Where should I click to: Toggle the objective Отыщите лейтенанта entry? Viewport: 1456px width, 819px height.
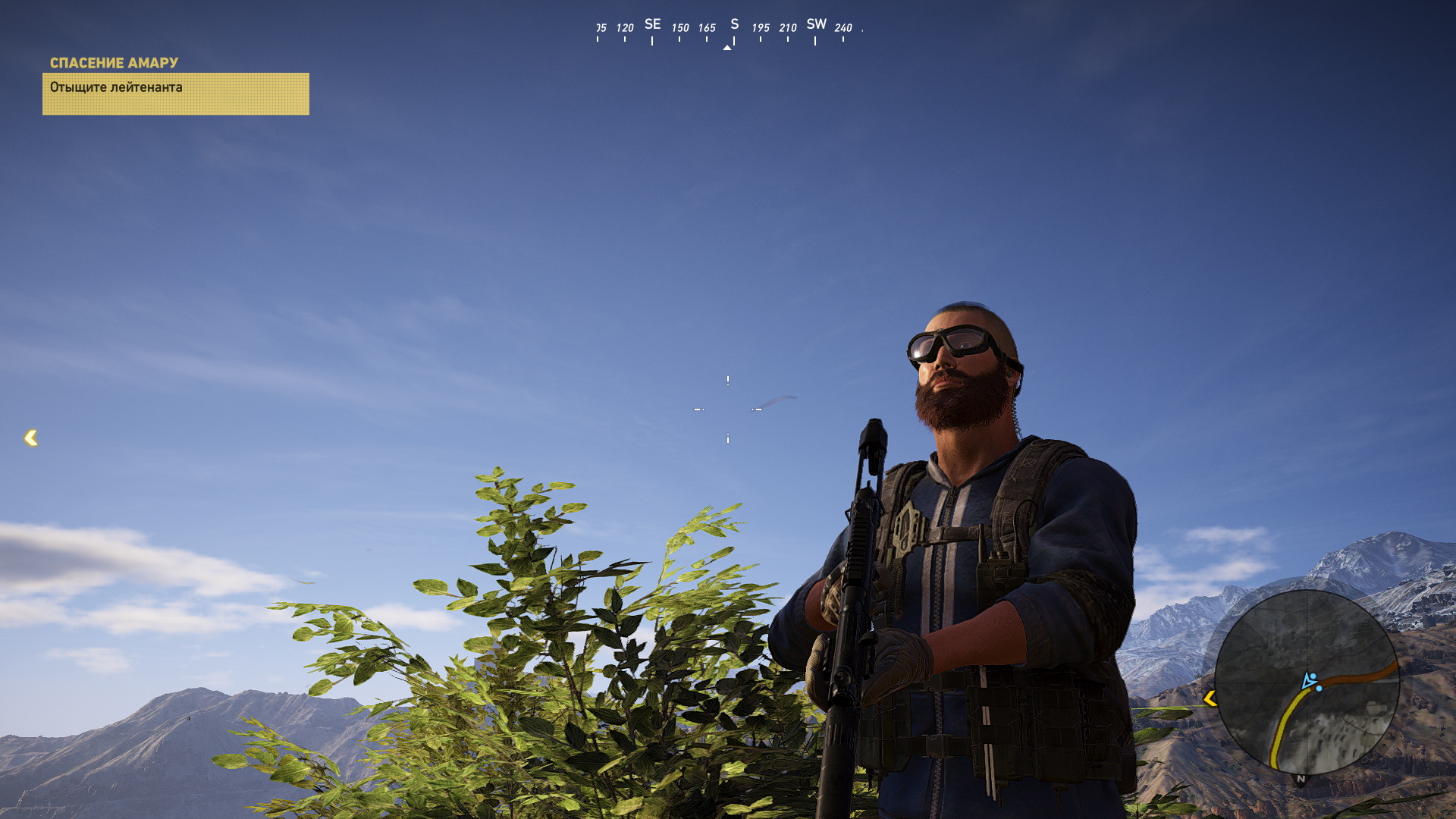115,87
